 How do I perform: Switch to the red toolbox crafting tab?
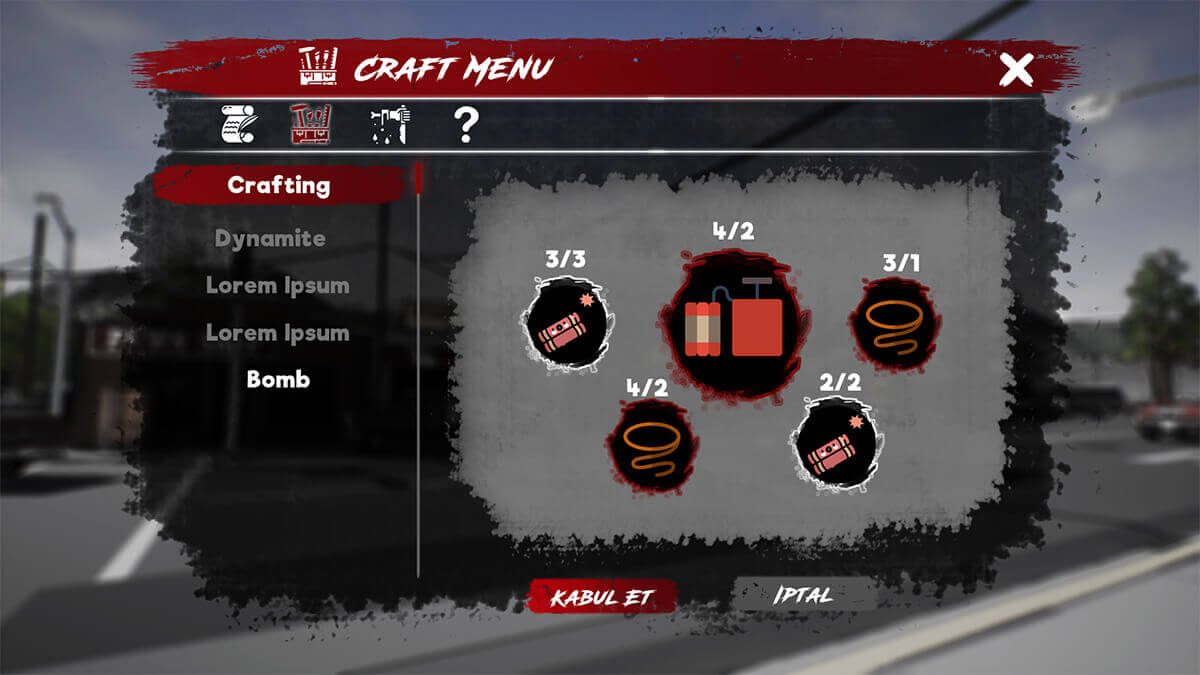(x=311, y=125)
